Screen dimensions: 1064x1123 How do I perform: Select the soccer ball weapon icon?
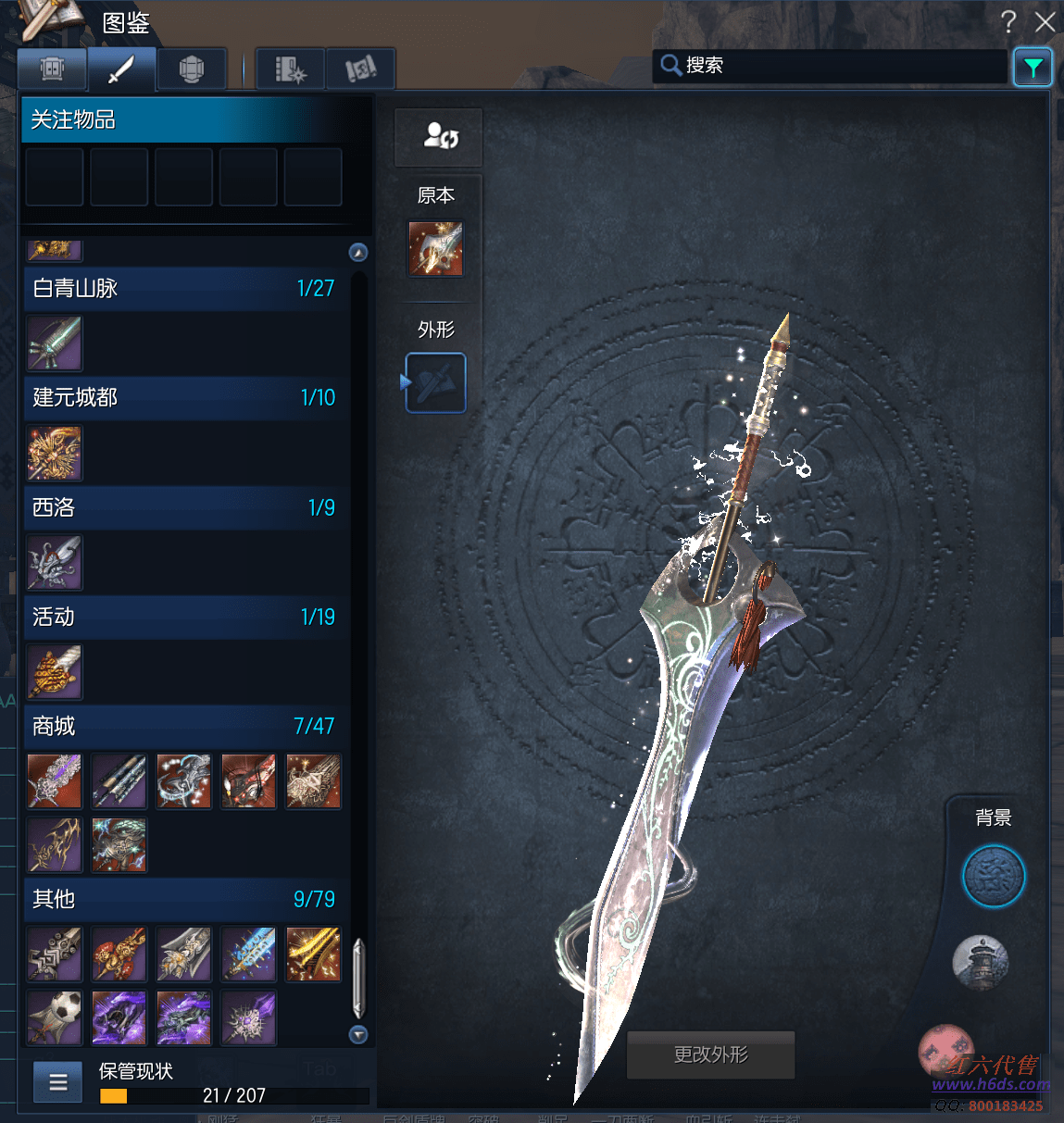click(x=55, y=1017)
